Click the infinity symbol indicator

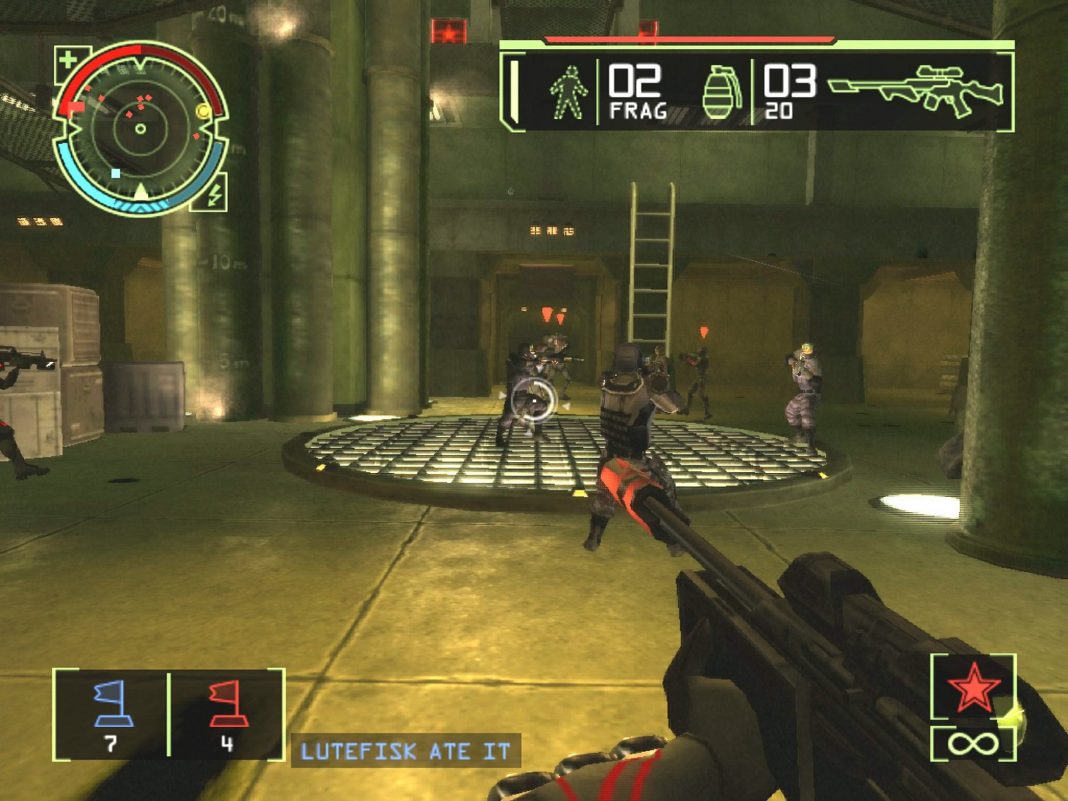point(973,744)
